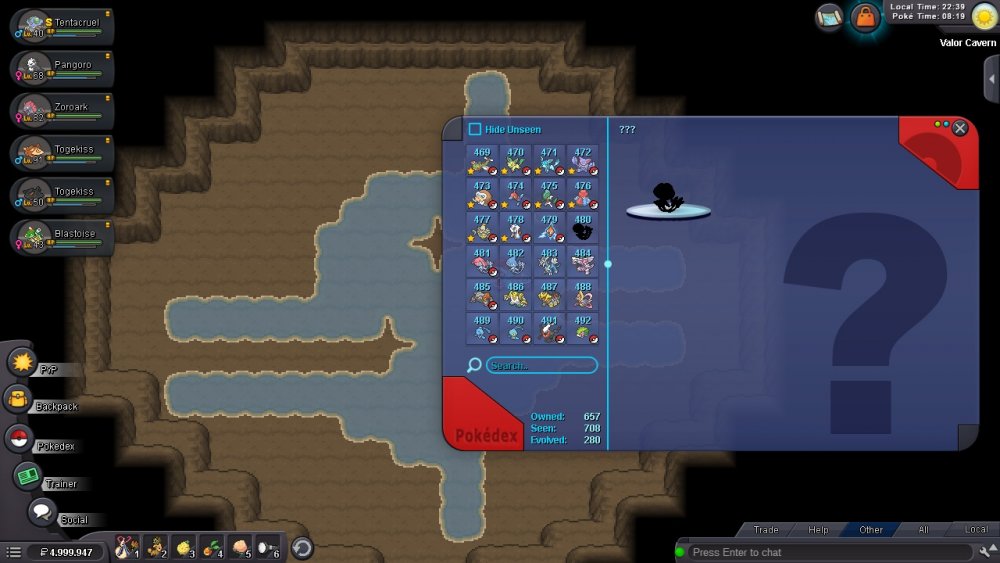Open the Pokedex sidebar button

tap(19, 438)
